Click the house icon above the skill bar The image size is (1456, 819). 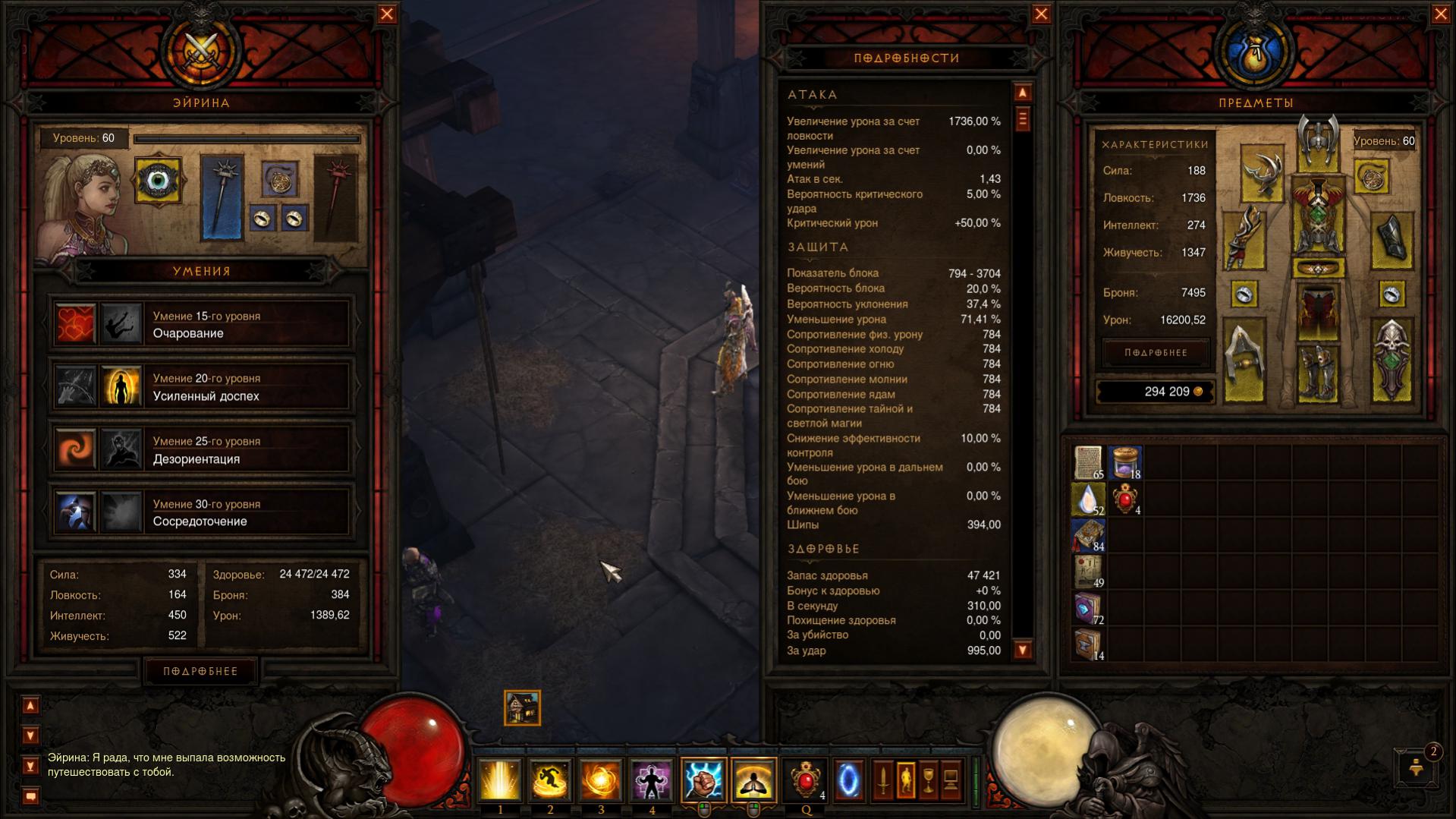click(x=522, y=708)
